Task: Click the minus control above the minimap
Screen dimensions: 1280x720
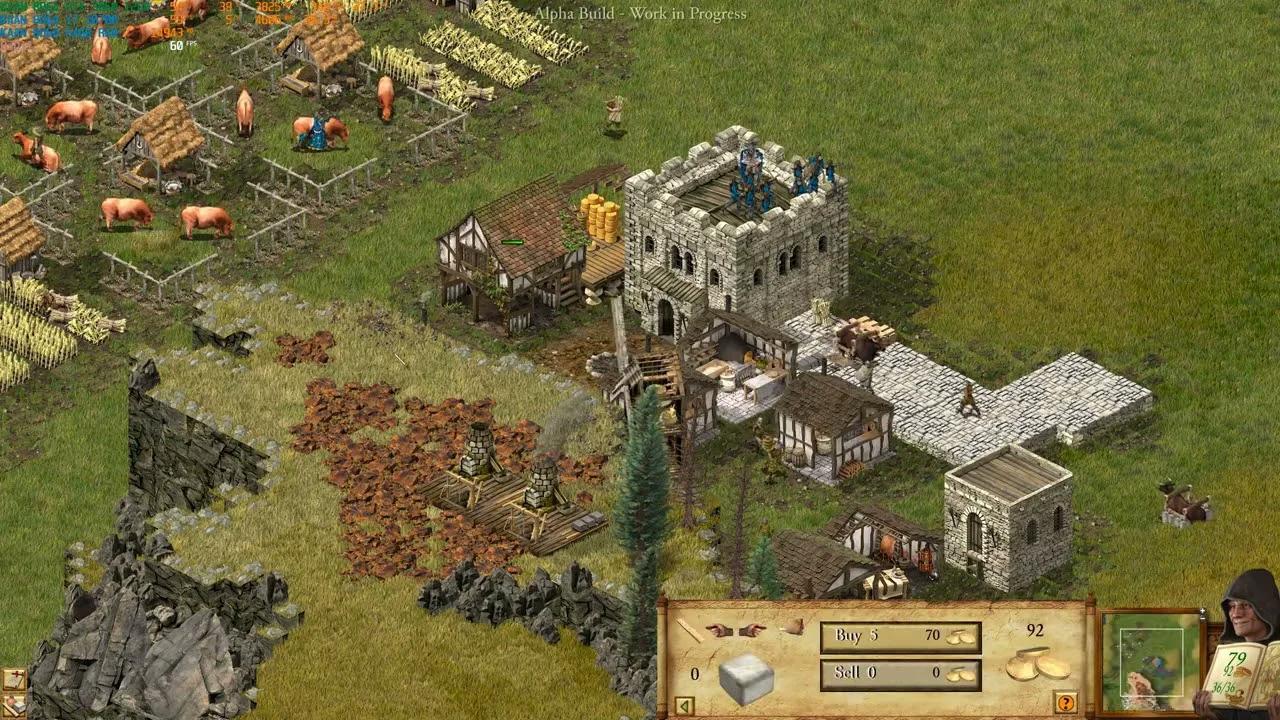Action: [1202, 618]
